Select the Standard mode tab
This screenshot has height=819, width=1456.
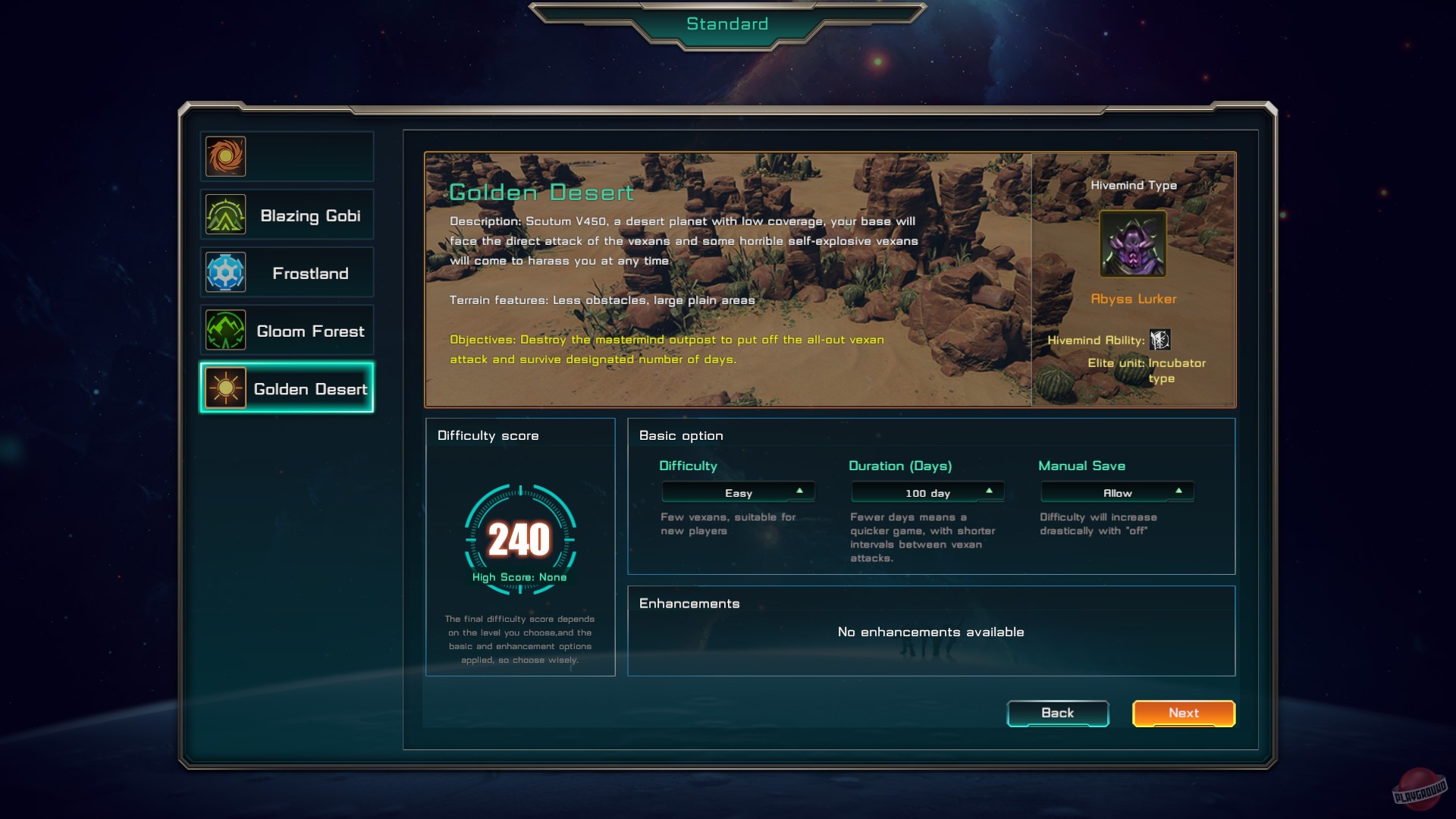[x=728, y=24]
